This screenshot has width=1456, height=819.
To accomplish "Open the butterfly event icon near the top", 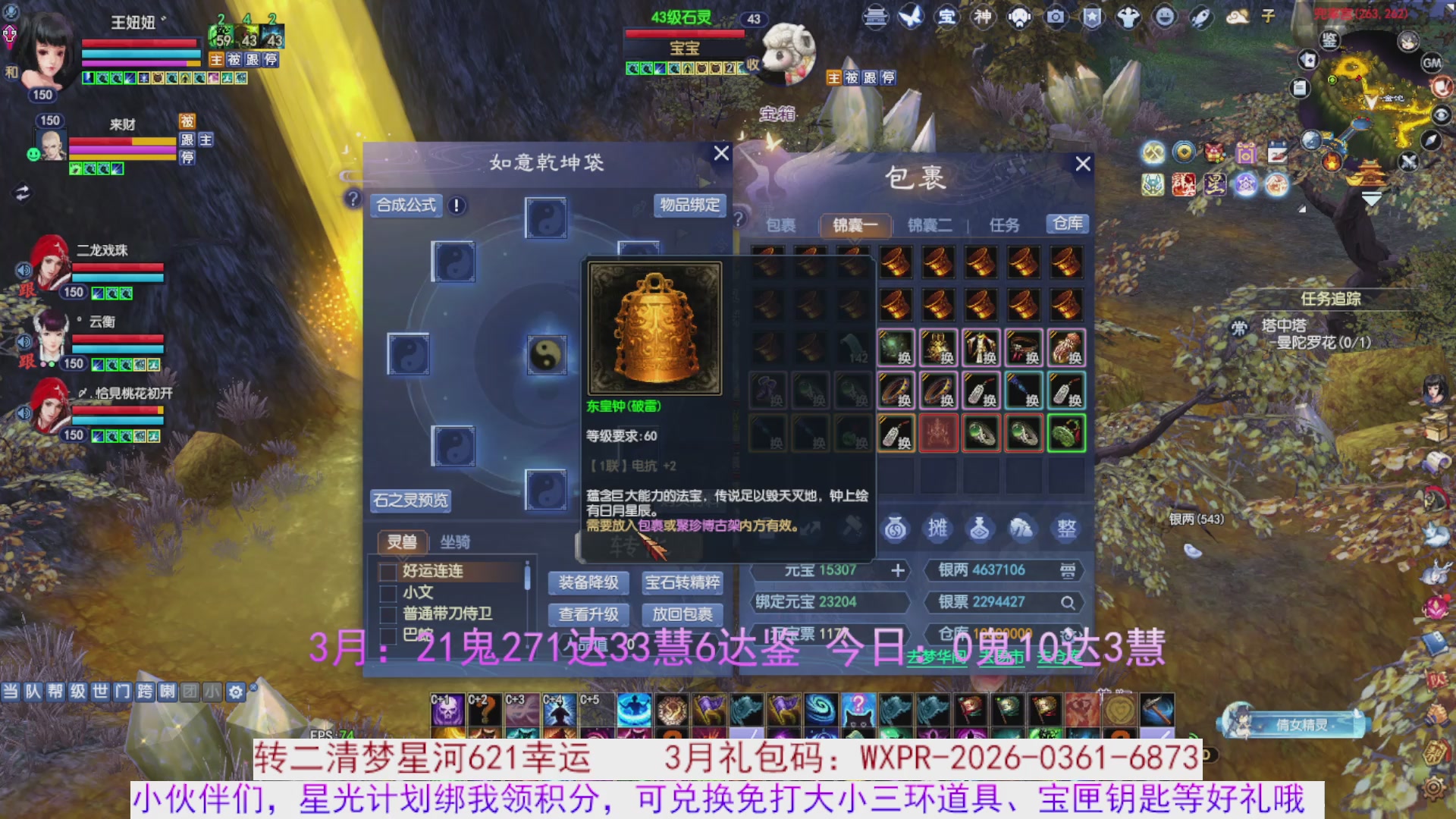I will pos(910,16).
